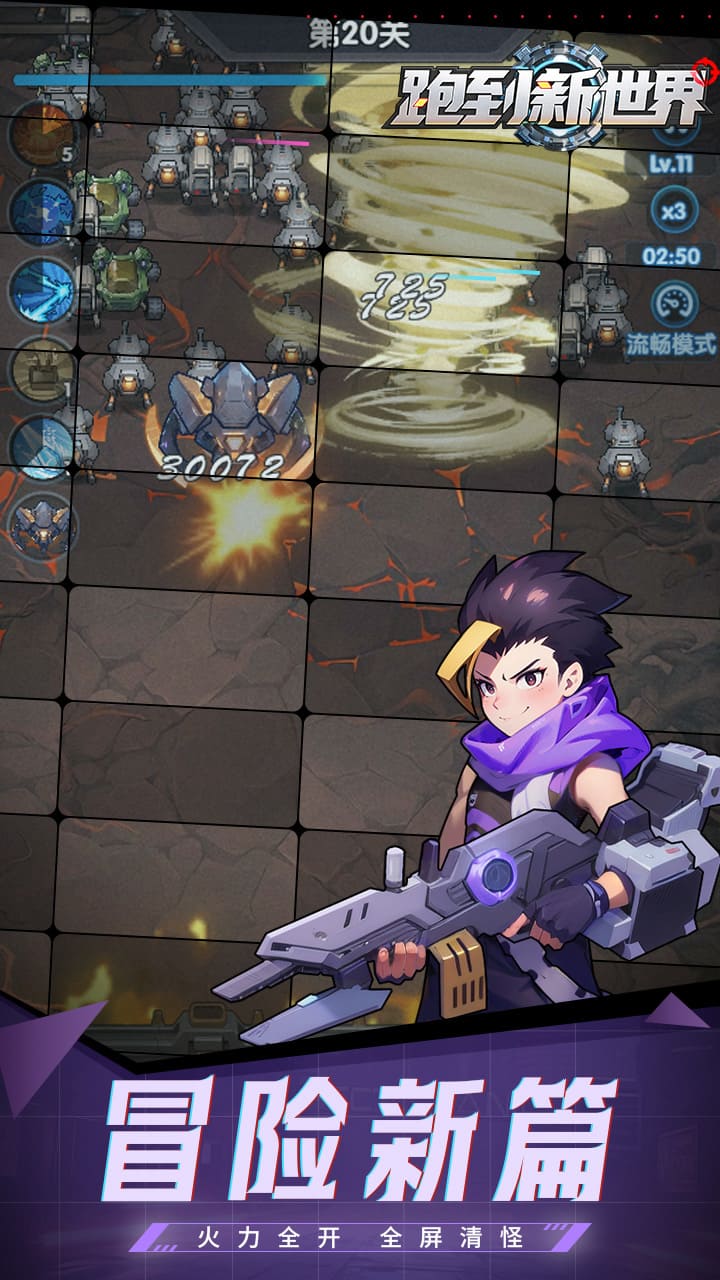Screen dimensions: 720x1280
Task: Use the blue energy beam skill
Action: coord(42,289)
